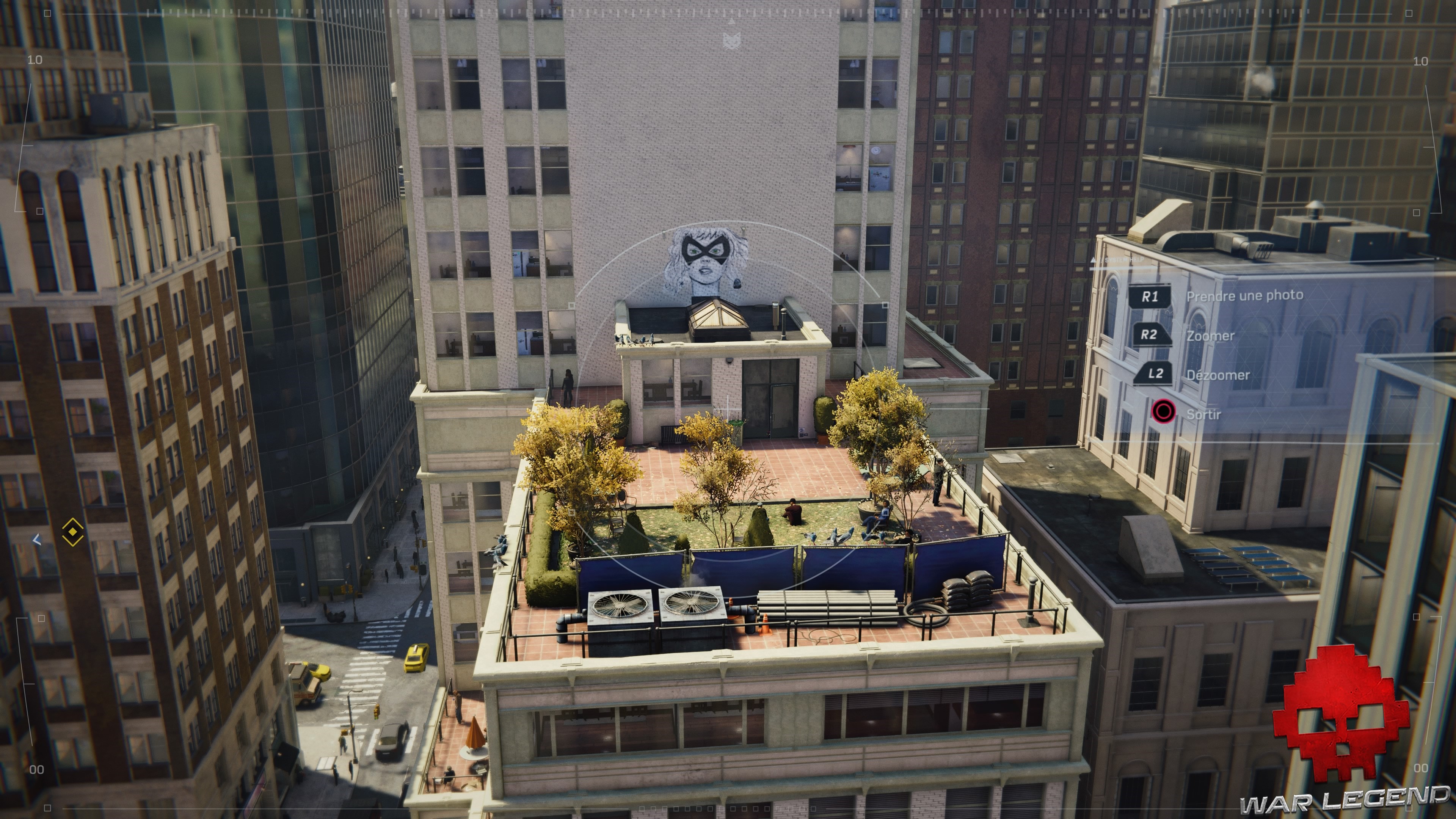Image resolution: width=1456 pixels, height=819 pixels.
Task: Click the 1.0 zoom level indicator
Action: [34, 60]
